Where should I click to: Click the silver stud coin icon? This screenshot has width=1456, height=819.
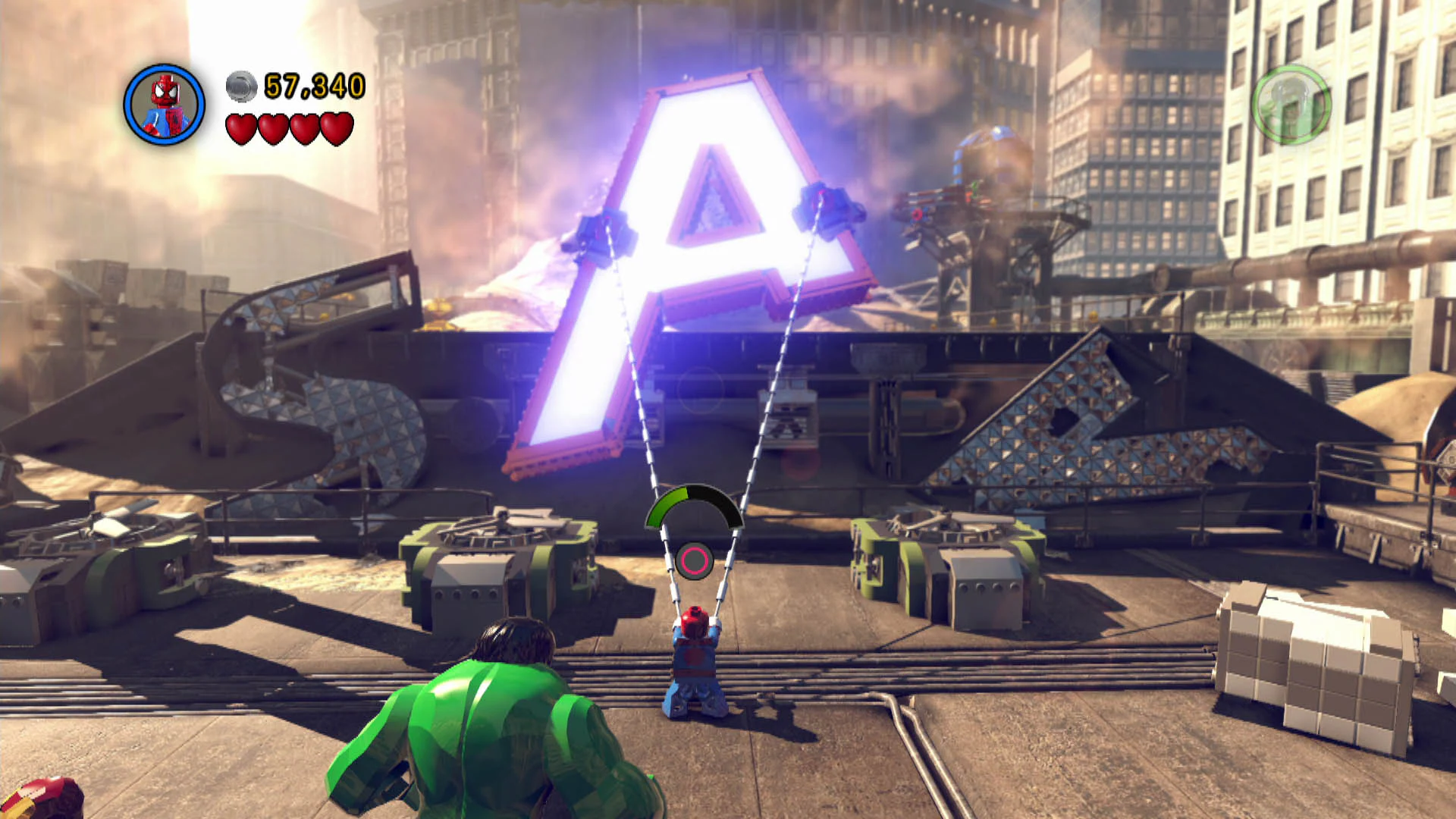240,86
